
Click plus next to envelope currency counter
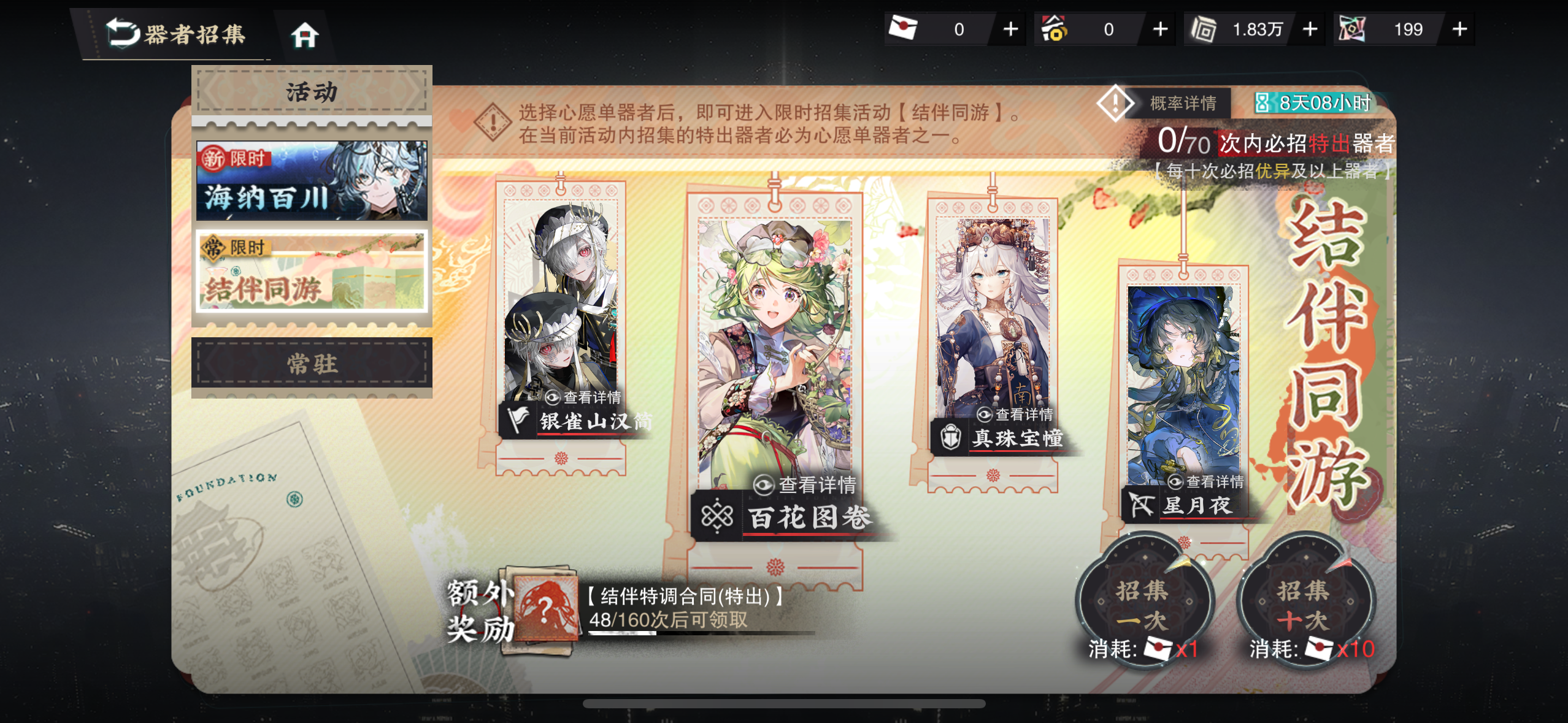[1009, 29]
